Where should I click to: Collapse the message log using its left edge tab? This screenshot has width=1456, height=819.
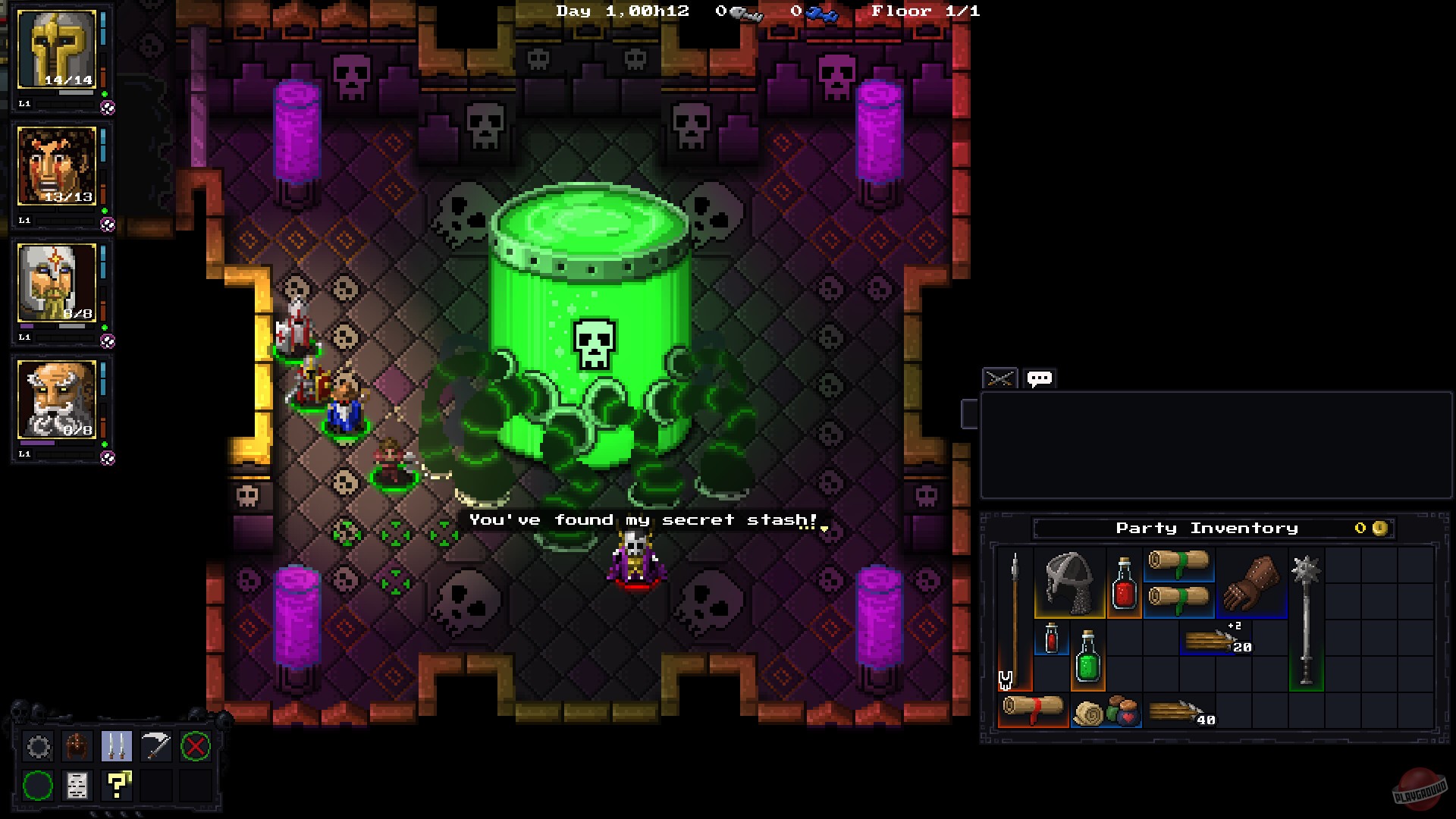coord(969,413)
